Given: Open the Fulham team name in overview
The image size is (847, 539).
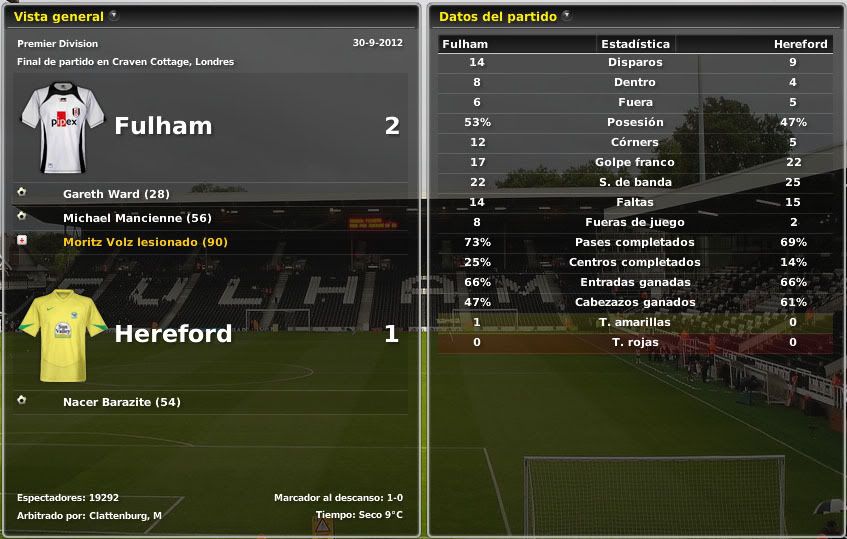Looking at the screenshot, I should (163, 126).
